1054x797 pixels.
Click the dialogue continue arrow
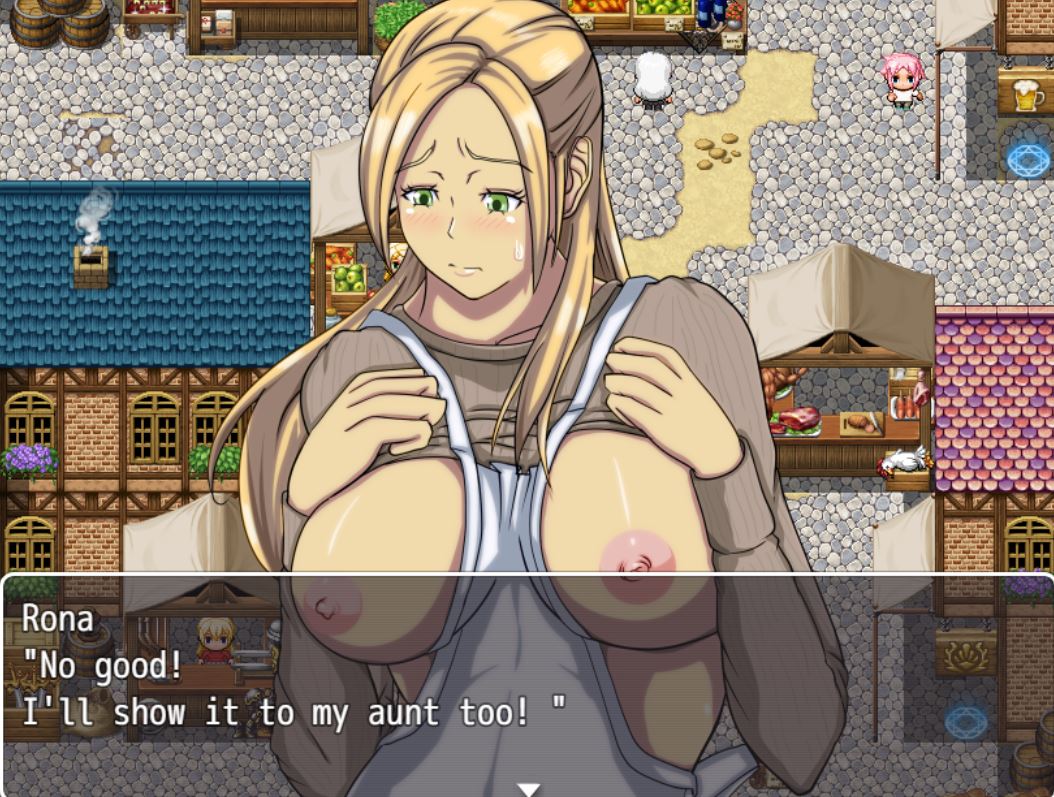(x=528, y=789)
